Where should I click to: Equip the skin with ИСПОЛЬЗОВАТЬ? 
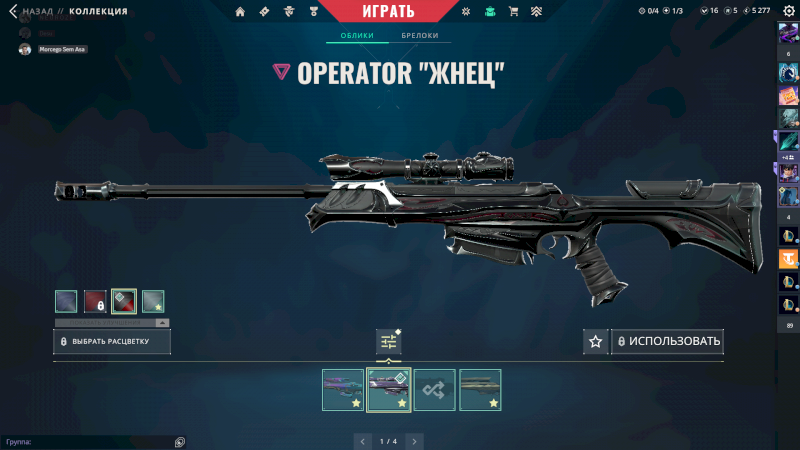pyautogui.click(x=667, y=342)
